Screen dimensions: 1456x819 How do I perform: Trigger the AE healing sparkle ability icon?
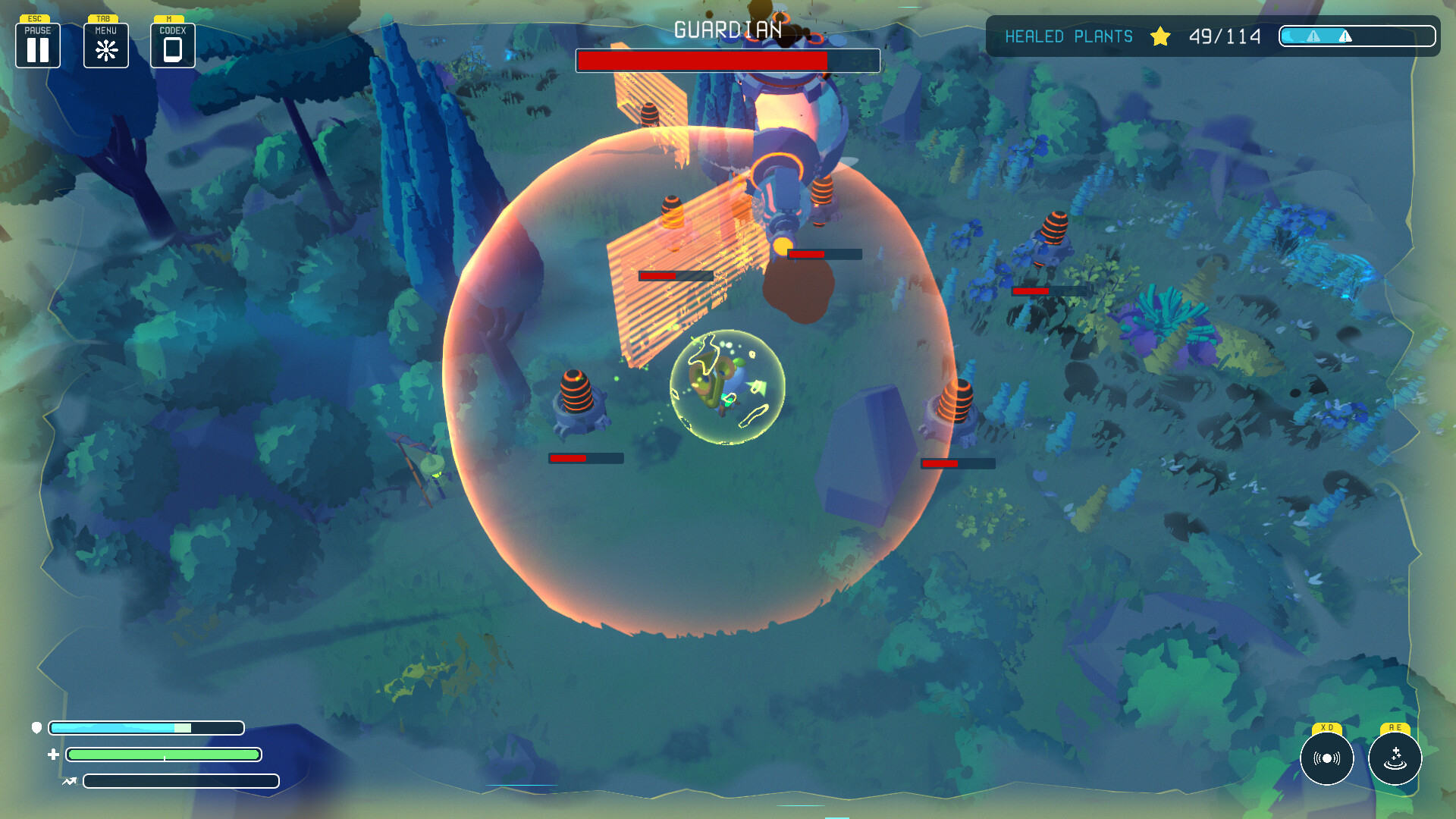coord(1394,758)
